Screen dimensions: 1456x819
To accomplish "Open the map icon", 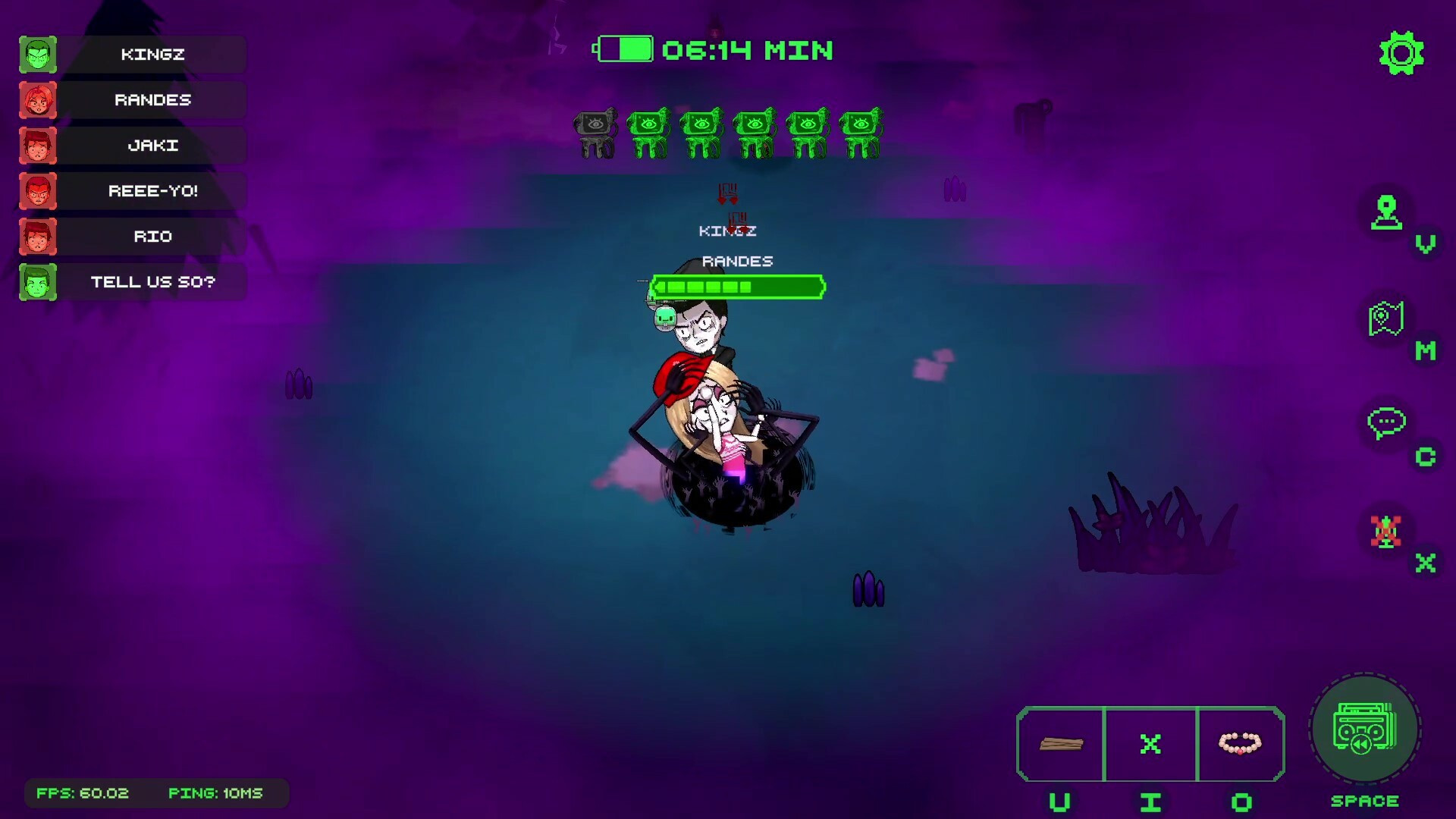I will coord(1386,319).
